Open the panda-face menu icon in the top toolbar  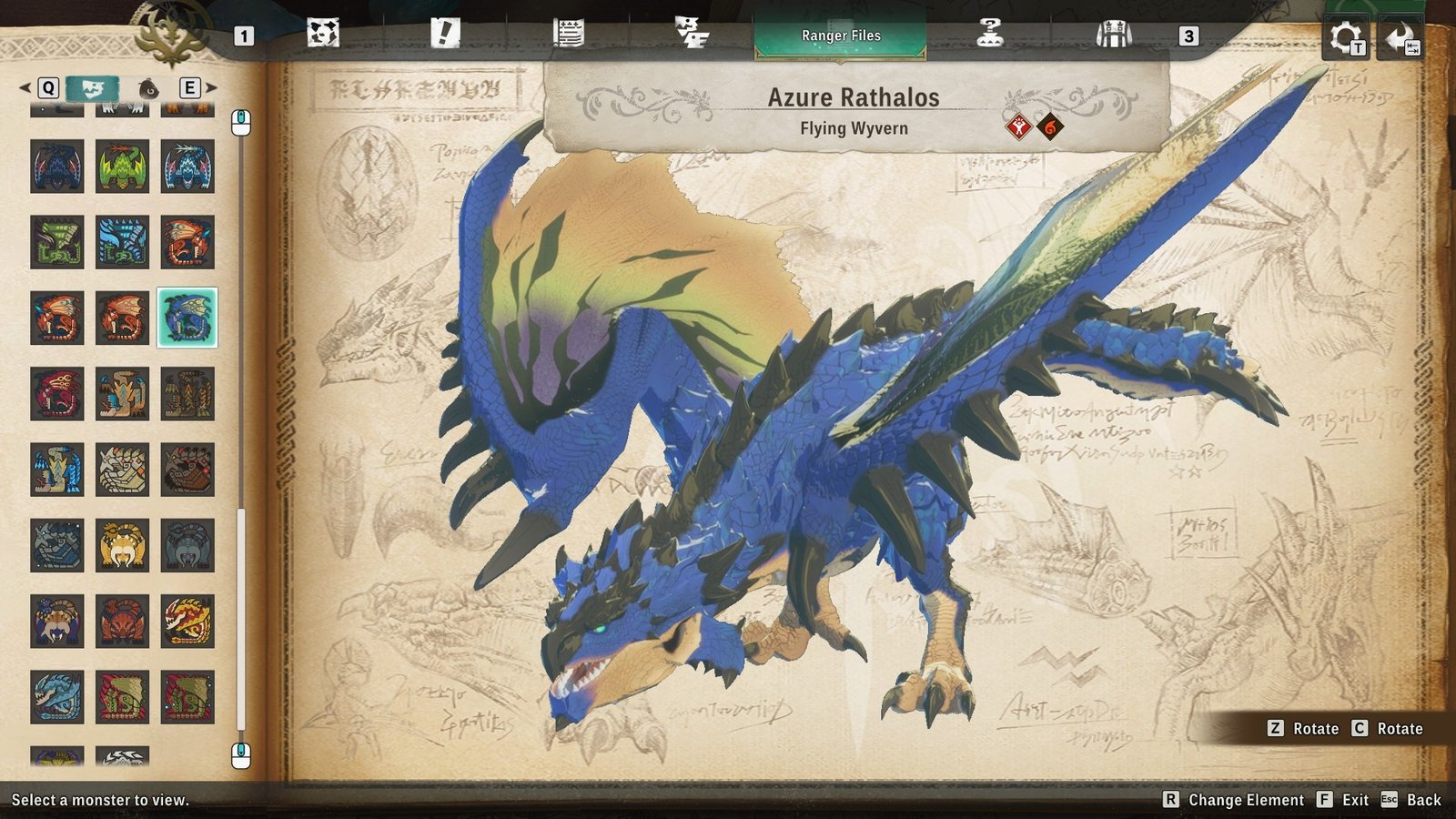click(323, 35)
